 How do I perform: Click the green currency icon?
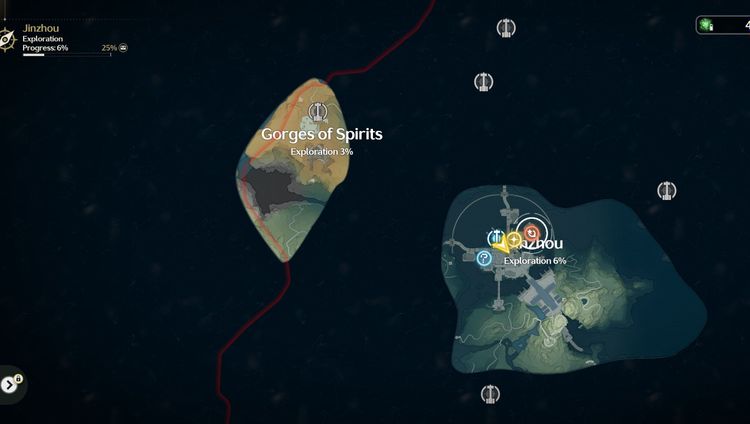pos(707,25)
